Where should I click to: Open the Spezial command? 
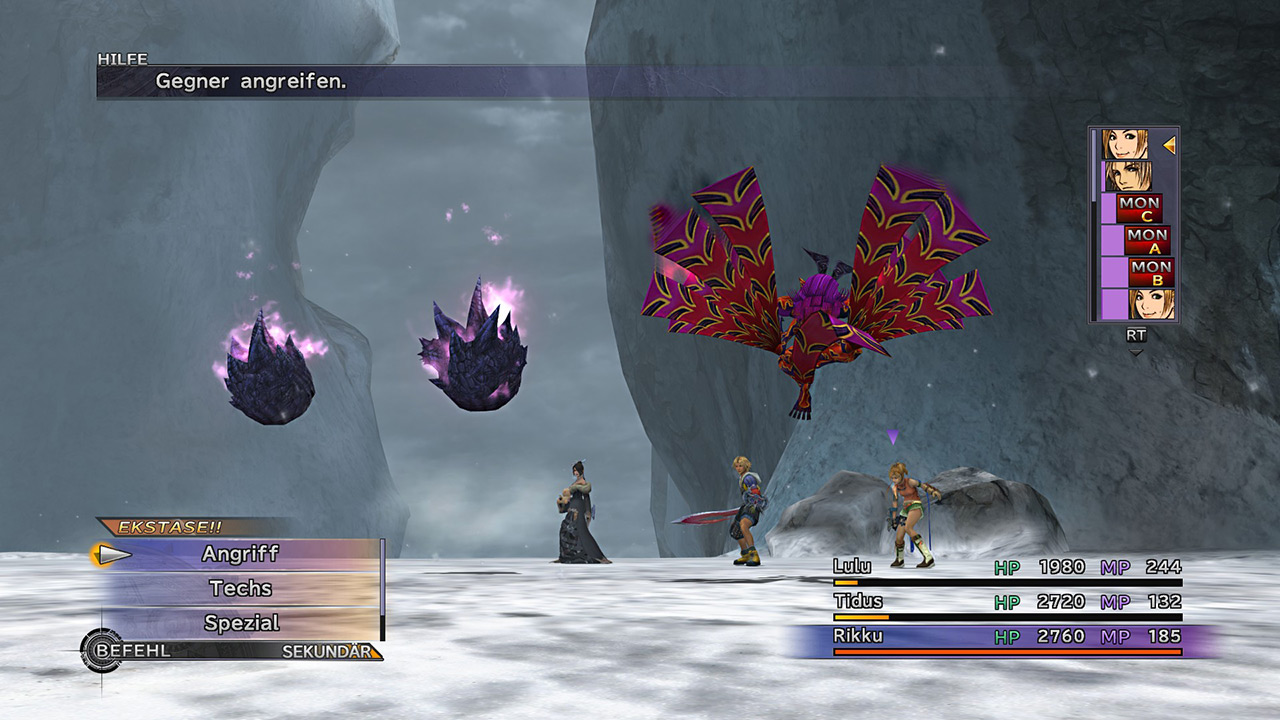240,623
